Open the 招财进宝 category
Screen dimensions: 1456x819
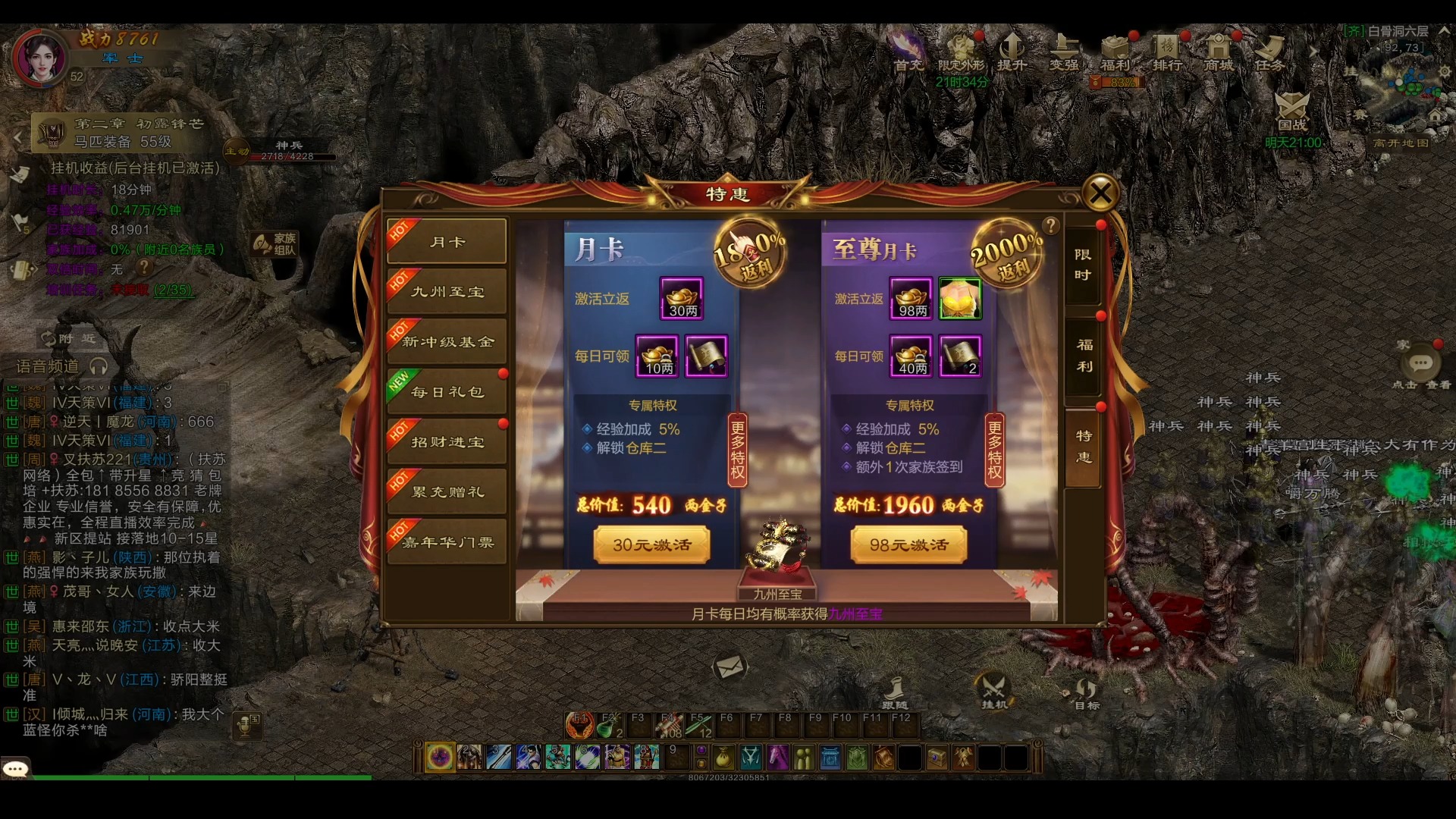pos(447,442)
